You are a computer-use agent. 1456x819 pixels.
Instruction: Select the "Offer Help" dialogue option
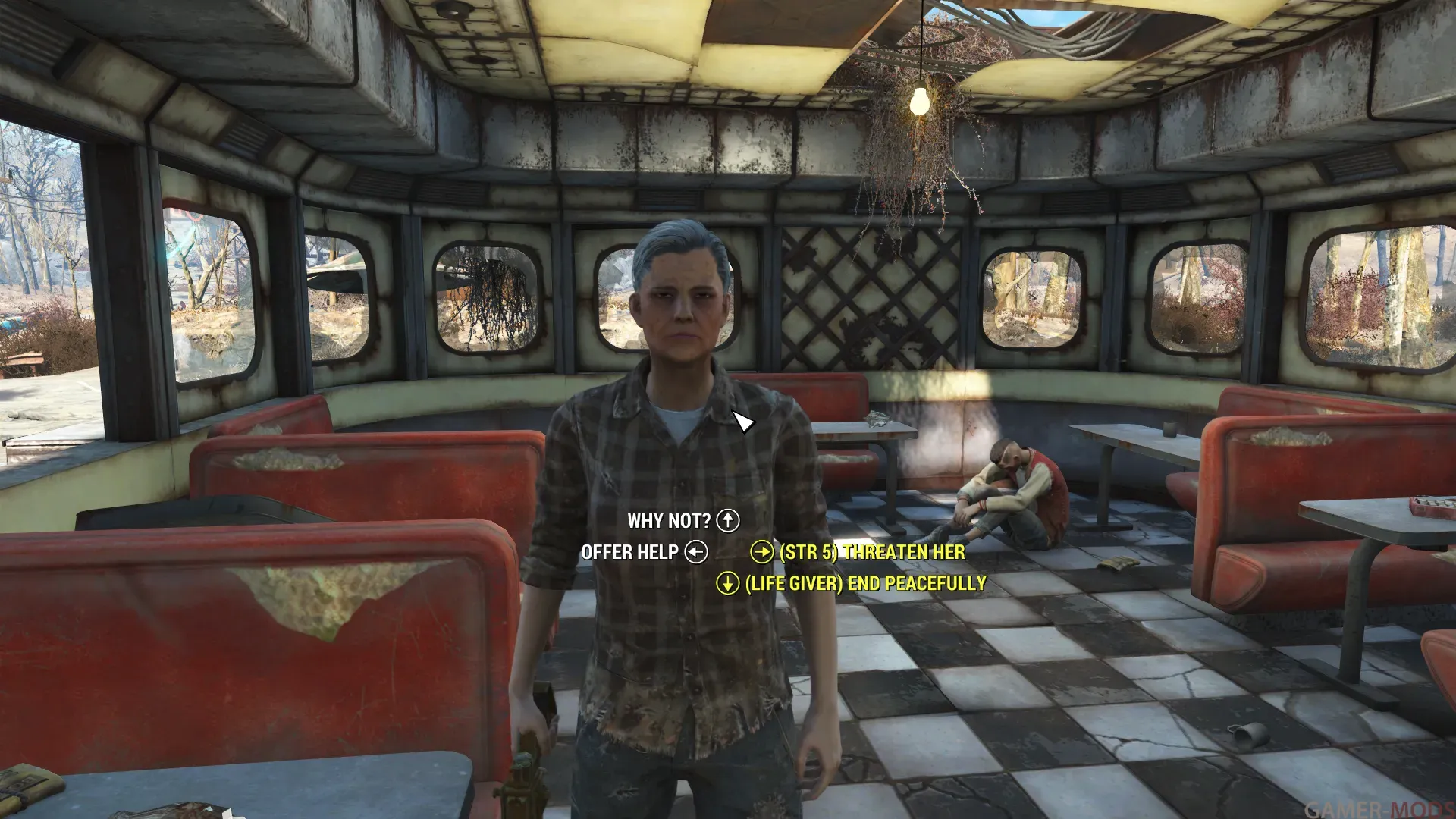(x=630, y=552)
